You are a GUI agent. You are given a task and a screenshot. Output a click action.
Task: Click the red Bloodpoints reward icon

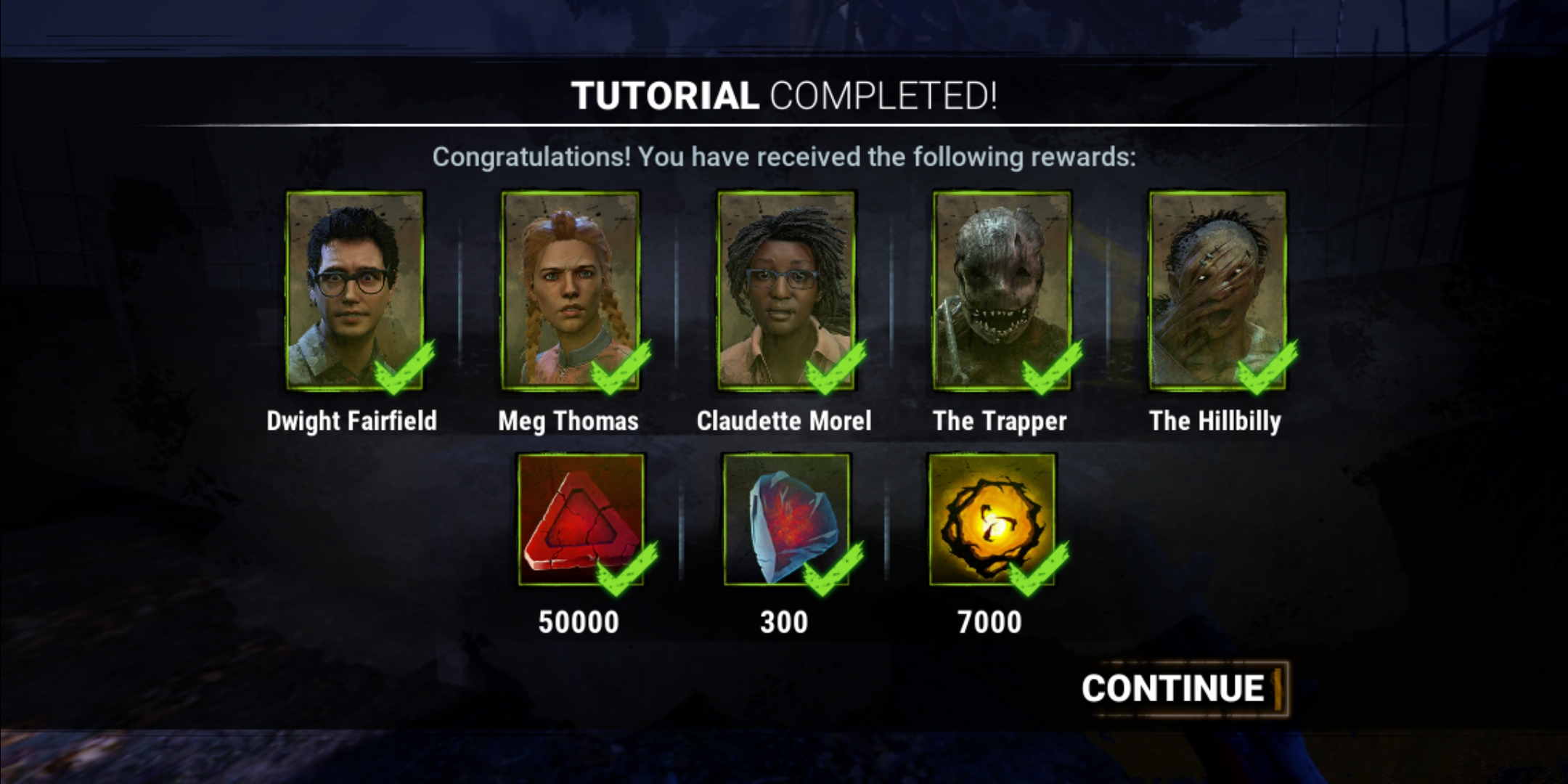click(581, 519)
